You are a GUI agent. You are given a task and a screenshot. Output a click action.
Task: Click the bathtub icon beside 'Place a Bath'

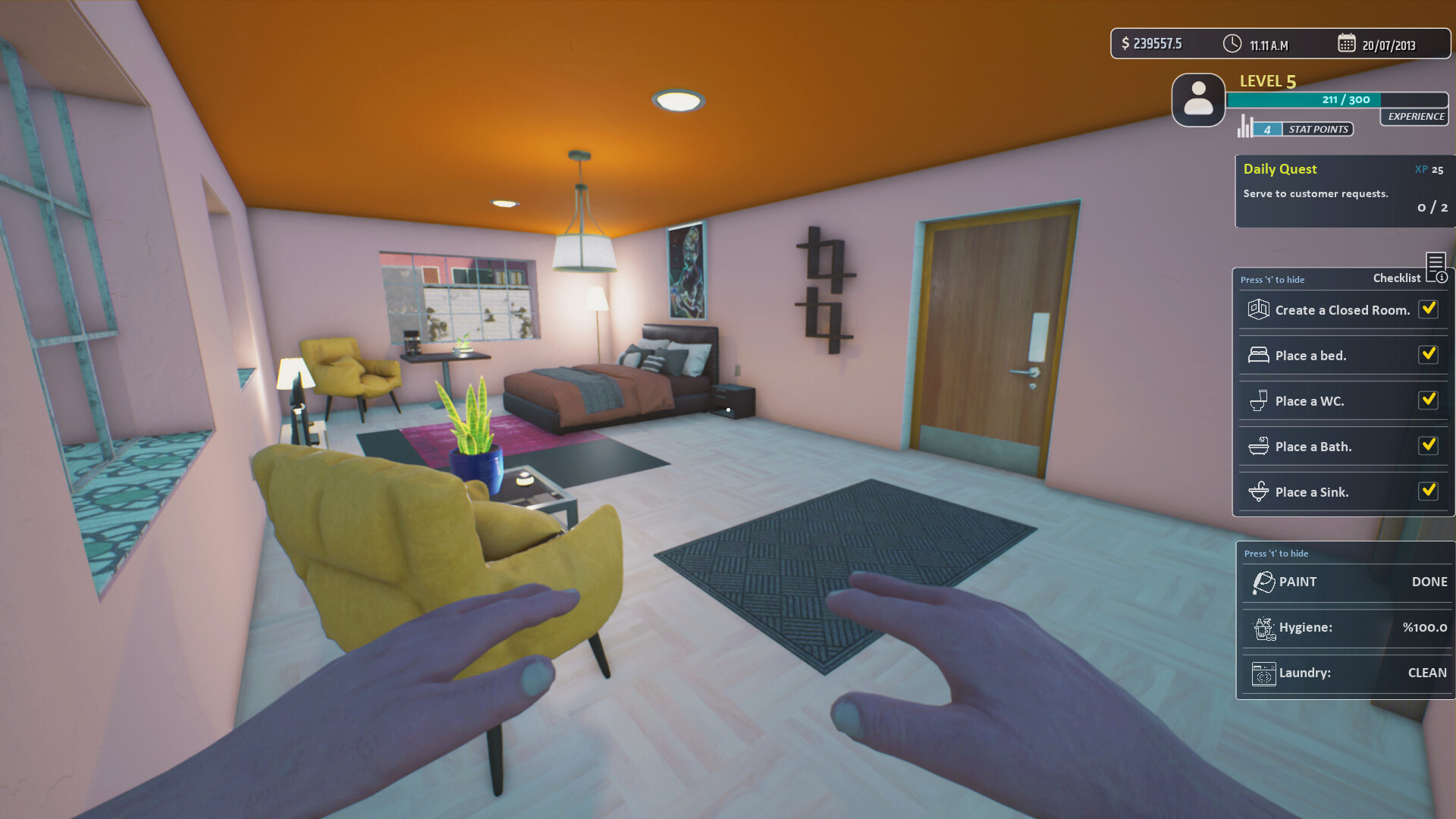tap(1257, 446)
